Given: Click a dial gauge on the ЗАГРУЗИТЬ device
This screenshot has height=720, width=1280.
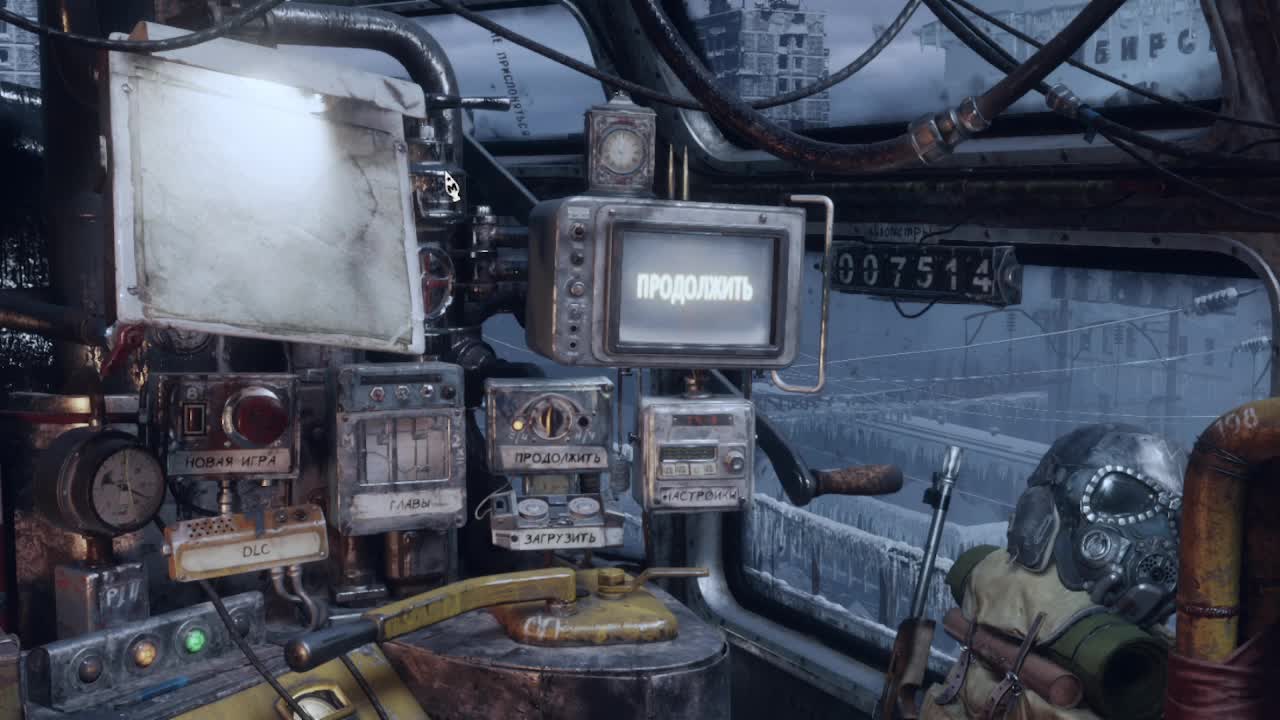Looking at the screenshot, I should coord(532,507).
